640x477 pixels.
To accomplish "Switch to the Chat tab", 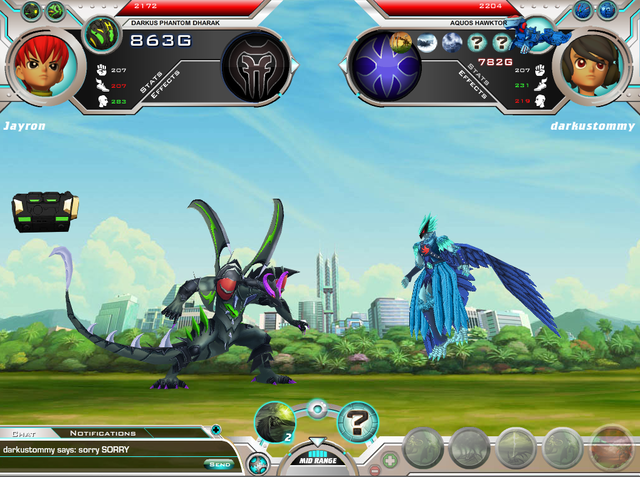I will (22, 433).
